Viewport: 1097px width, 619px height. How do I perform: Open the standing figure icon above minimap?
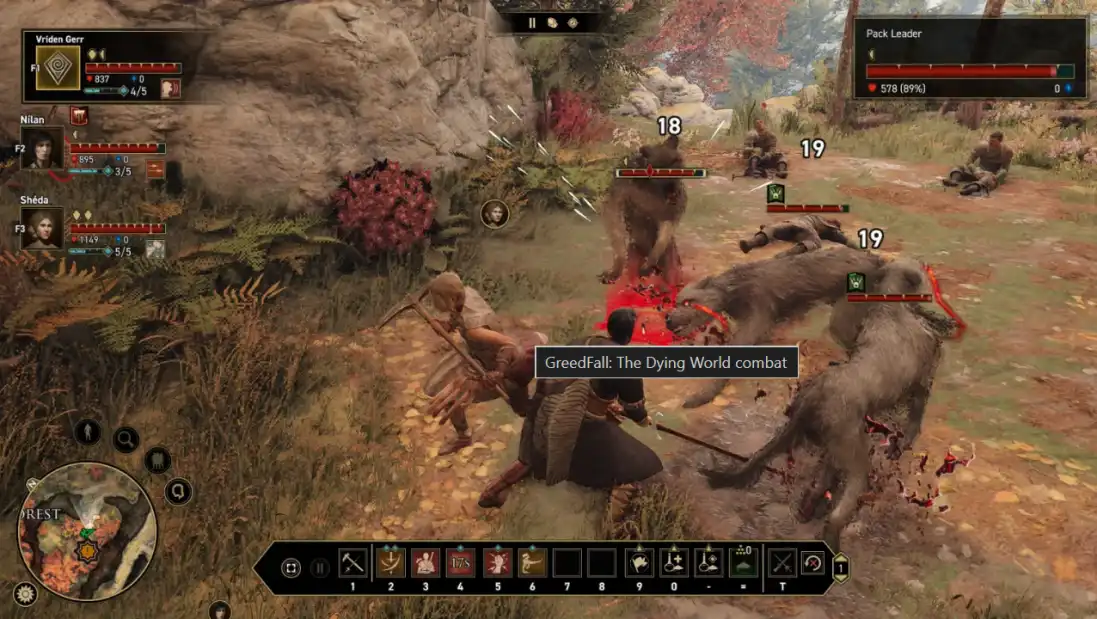tap(88, 432)
